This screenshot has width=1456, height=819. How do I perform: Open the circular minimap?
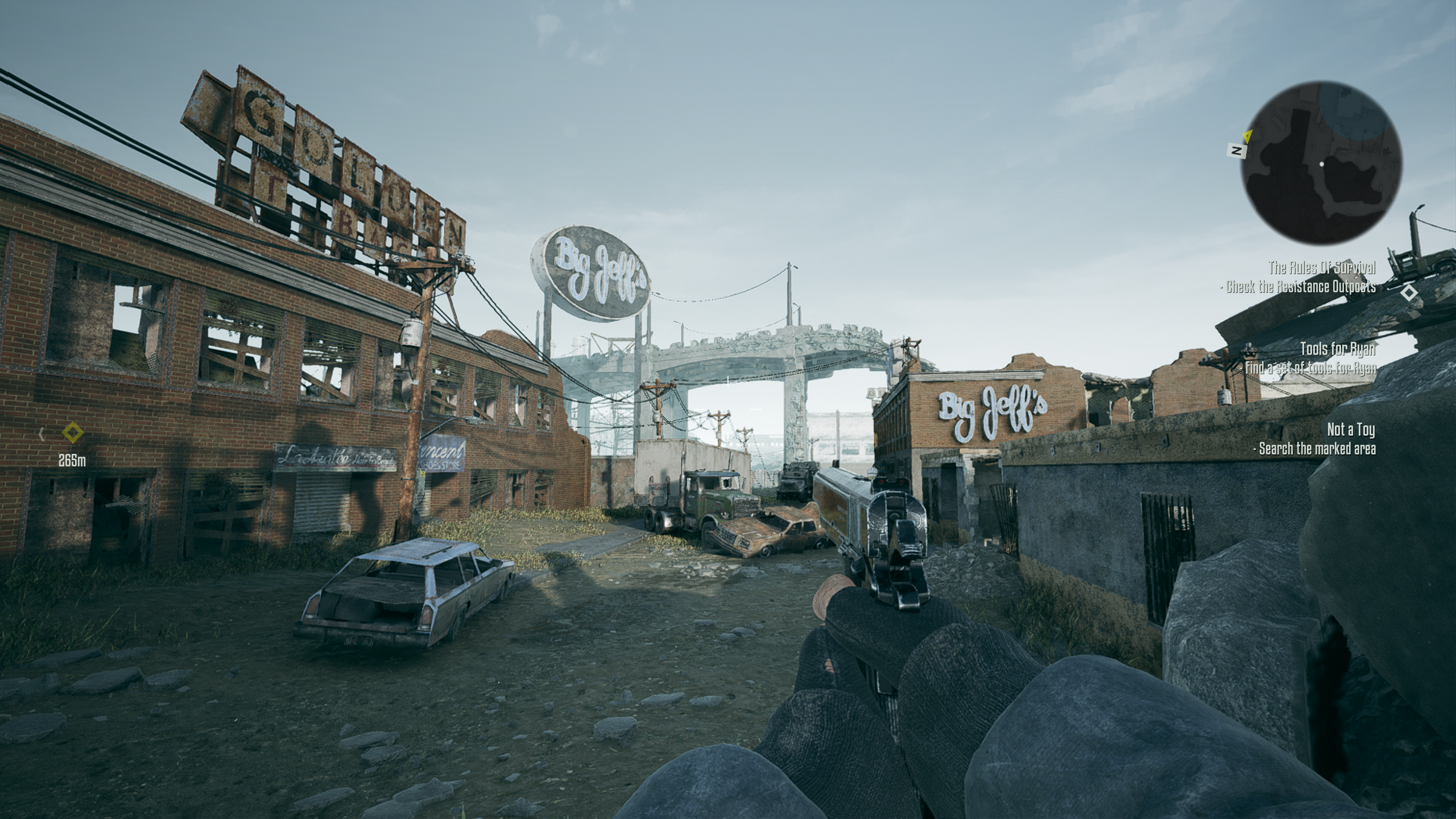click(1321, 164)
